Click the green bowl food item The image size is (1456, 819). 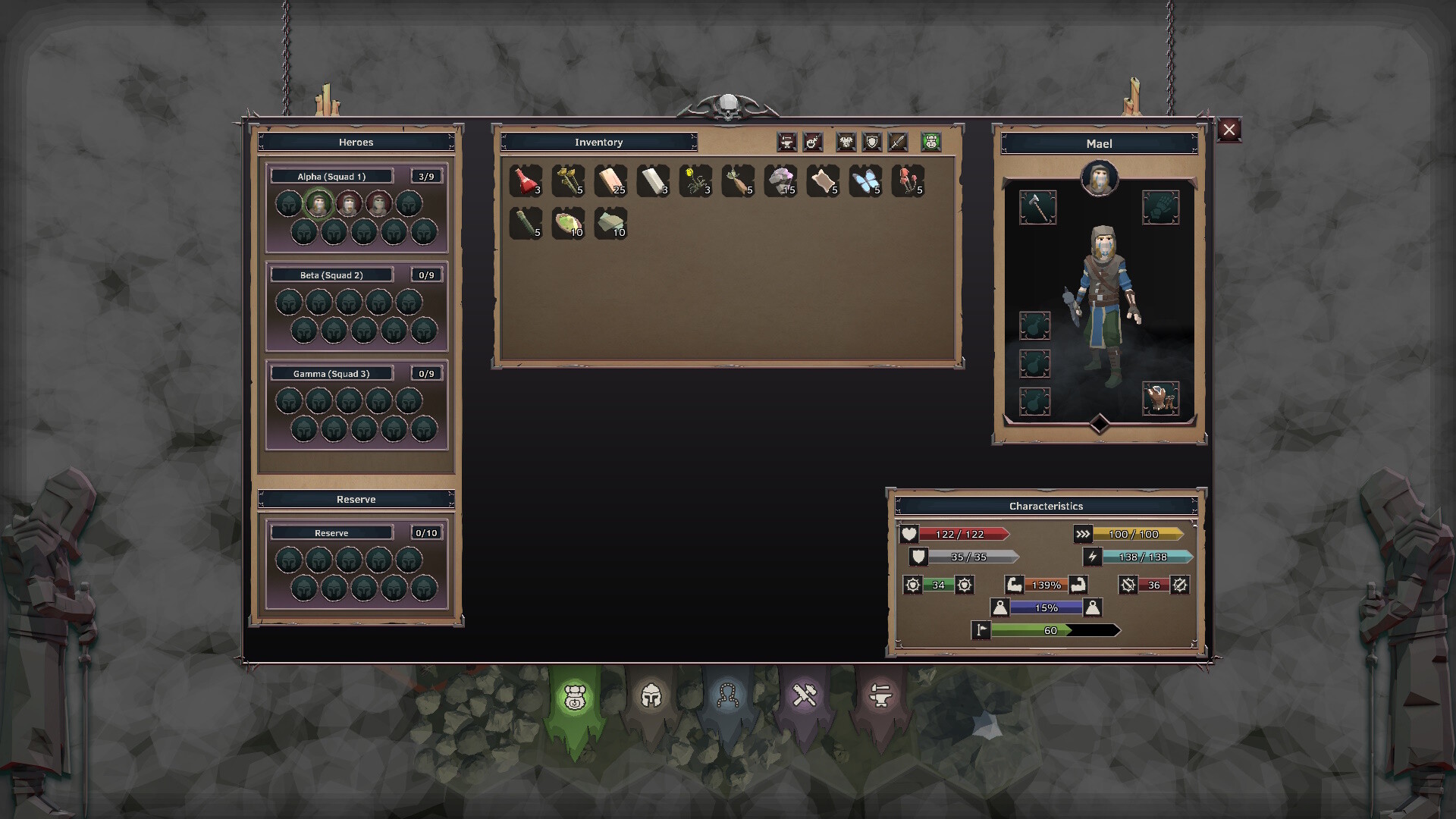click(568, 224)
